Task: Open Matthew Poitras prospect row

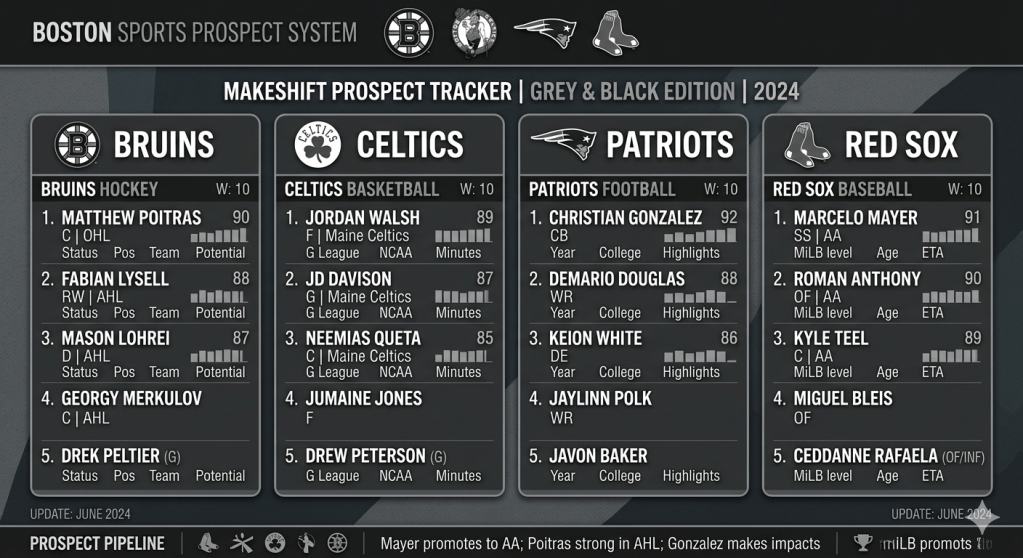Action: point(144,234)
